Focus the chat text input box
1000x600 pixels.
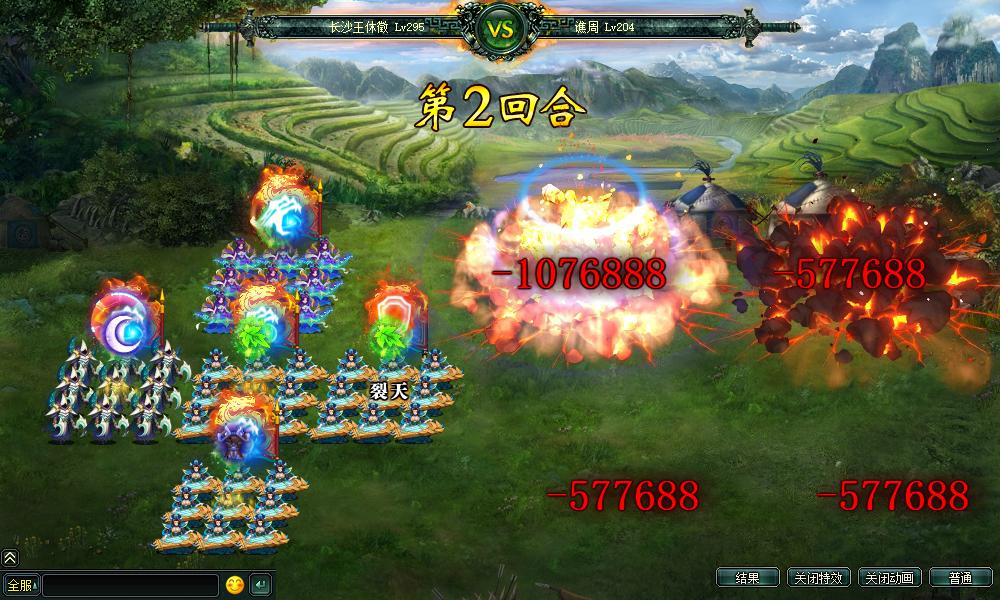[x=130, y=585]
